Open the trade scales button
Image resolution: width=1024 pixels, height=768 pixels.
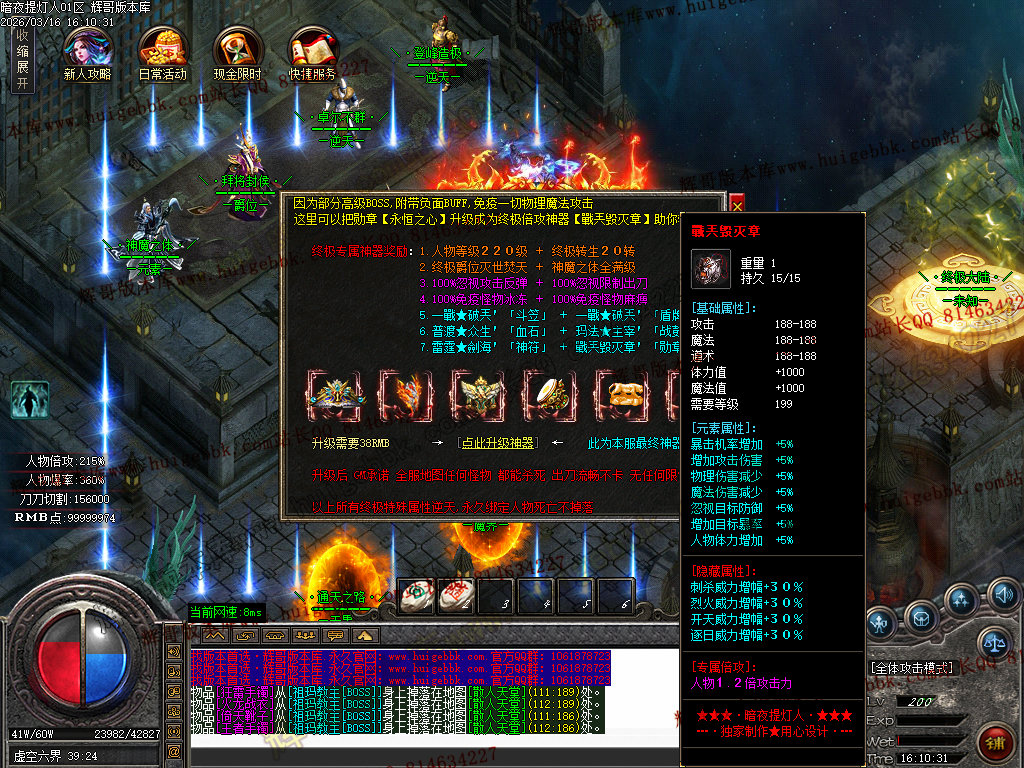tap(993, 642)
